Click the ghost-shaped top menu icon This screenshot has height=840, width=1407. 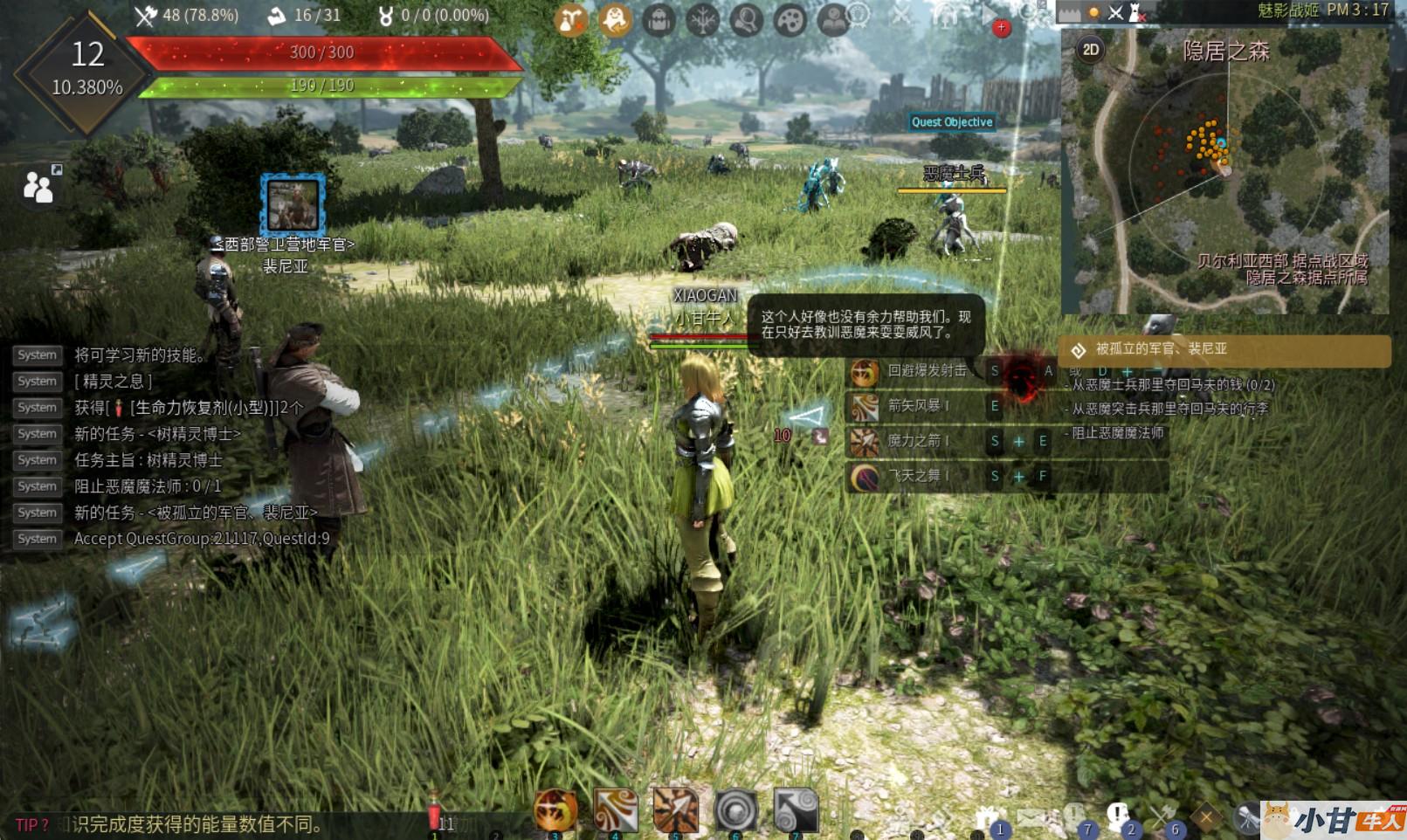(615, 19)
